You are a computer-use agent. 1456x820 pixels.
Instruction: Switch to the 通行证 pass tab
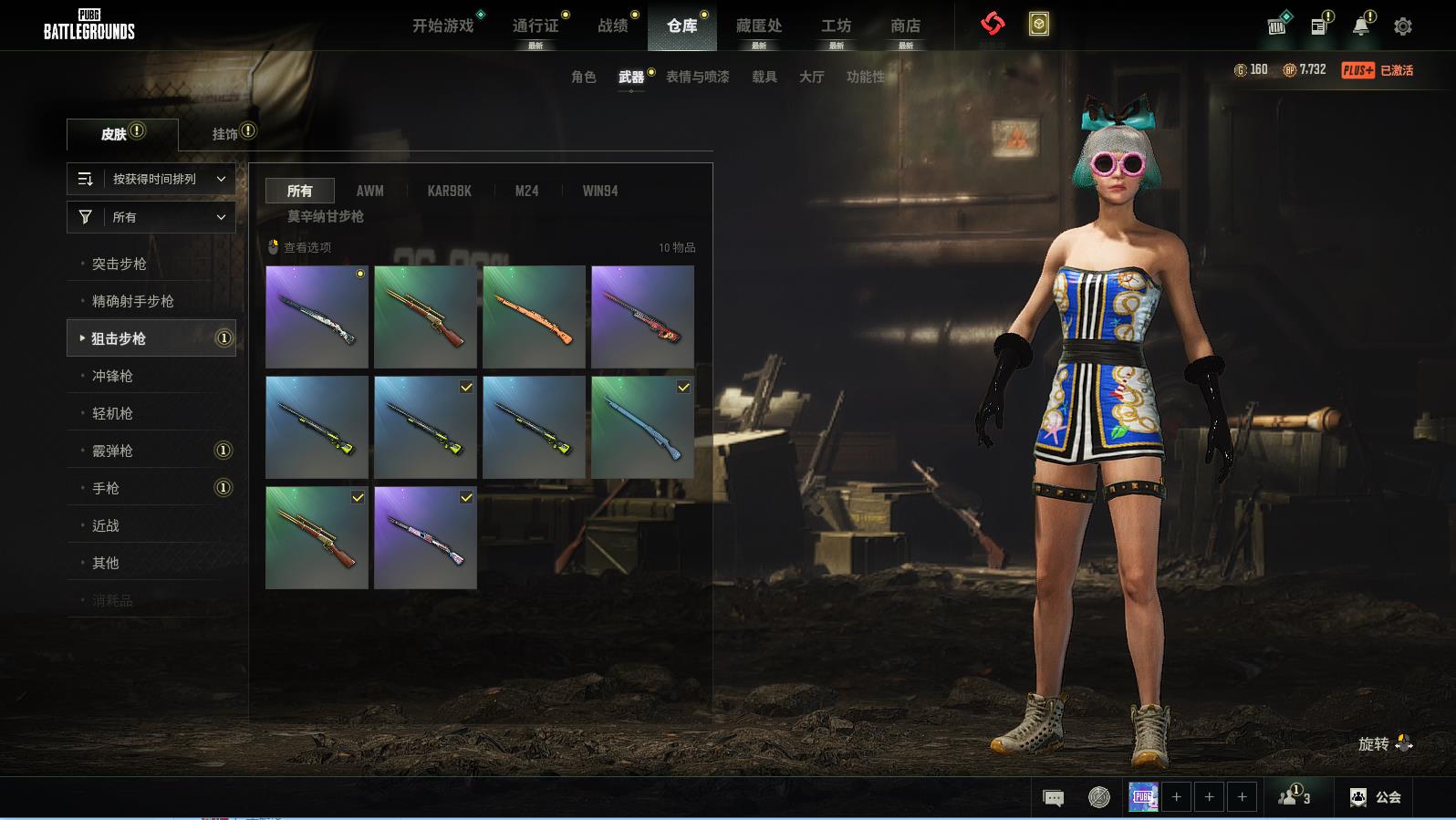click(x=536, y=26)
